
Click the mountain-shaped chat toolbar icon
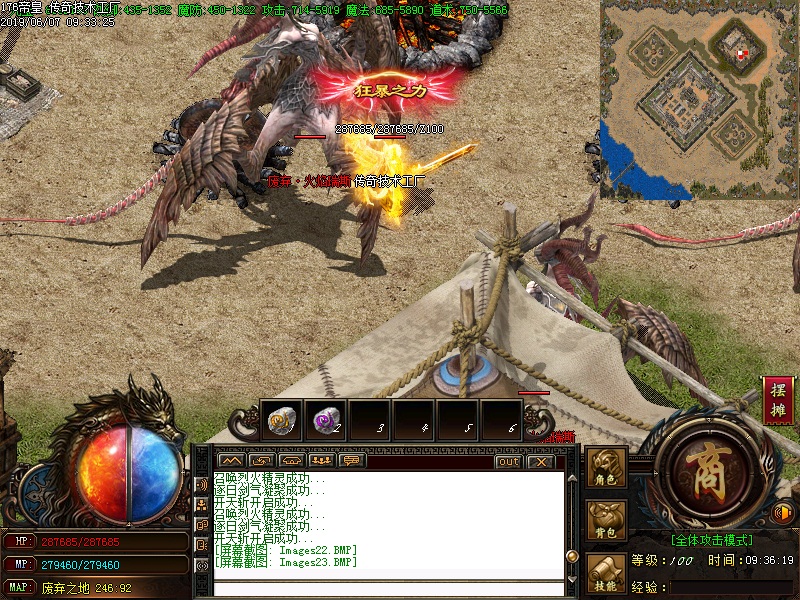point(231,461)
